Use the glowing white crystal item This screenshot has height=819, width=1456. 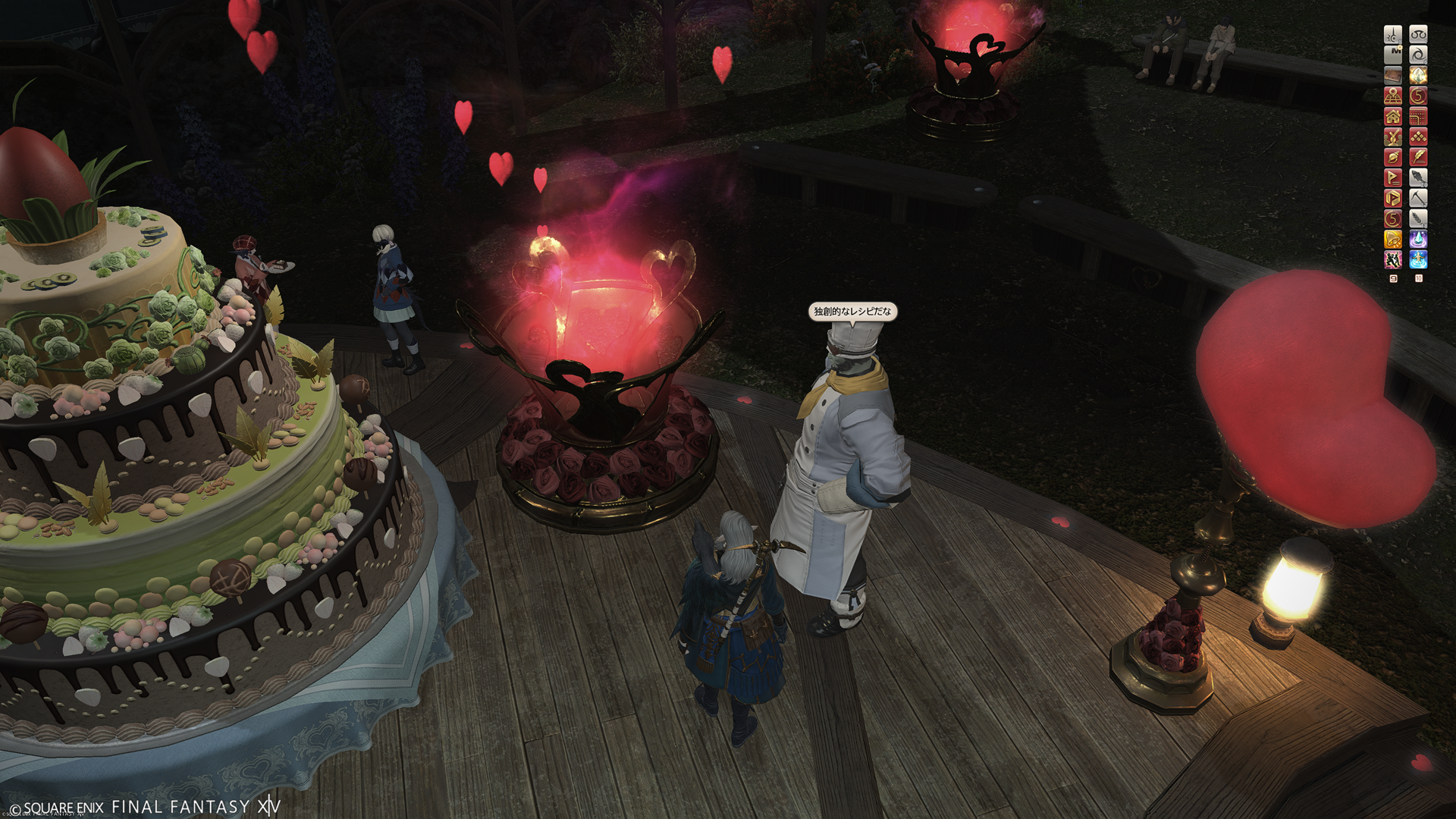[1418, 75]
